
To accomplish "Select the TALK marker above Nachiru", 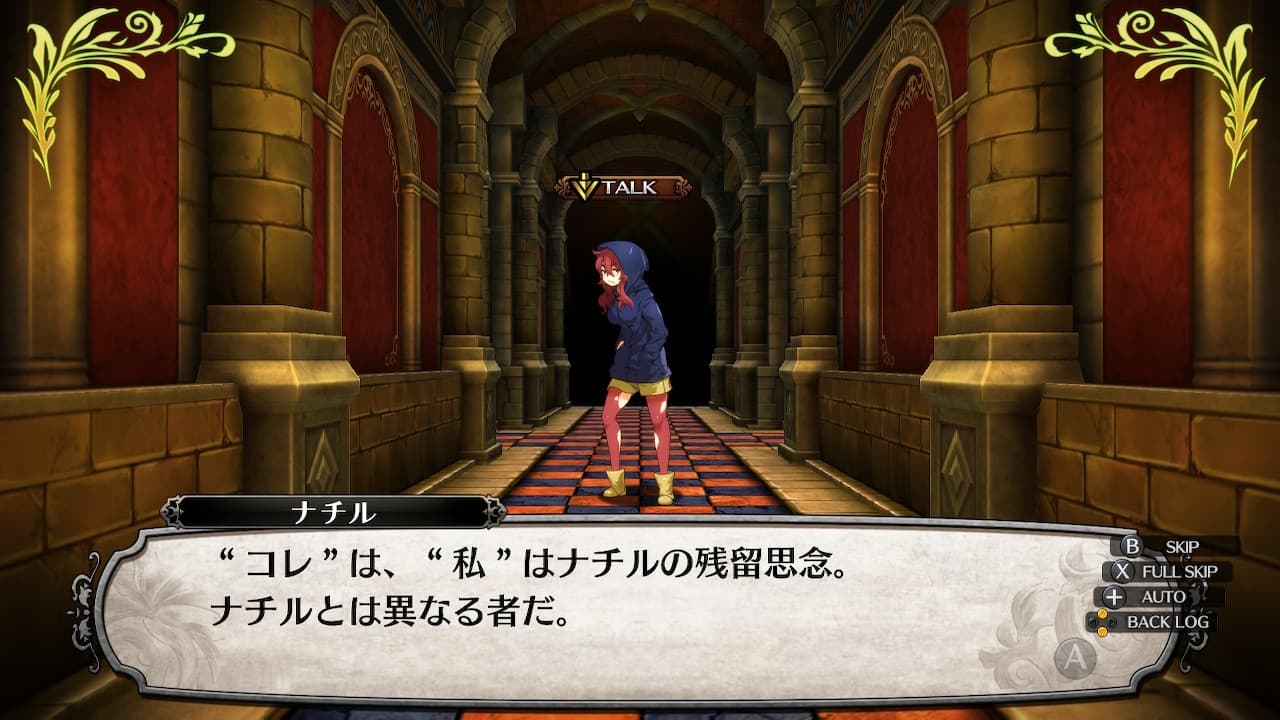I will [624, 187].
